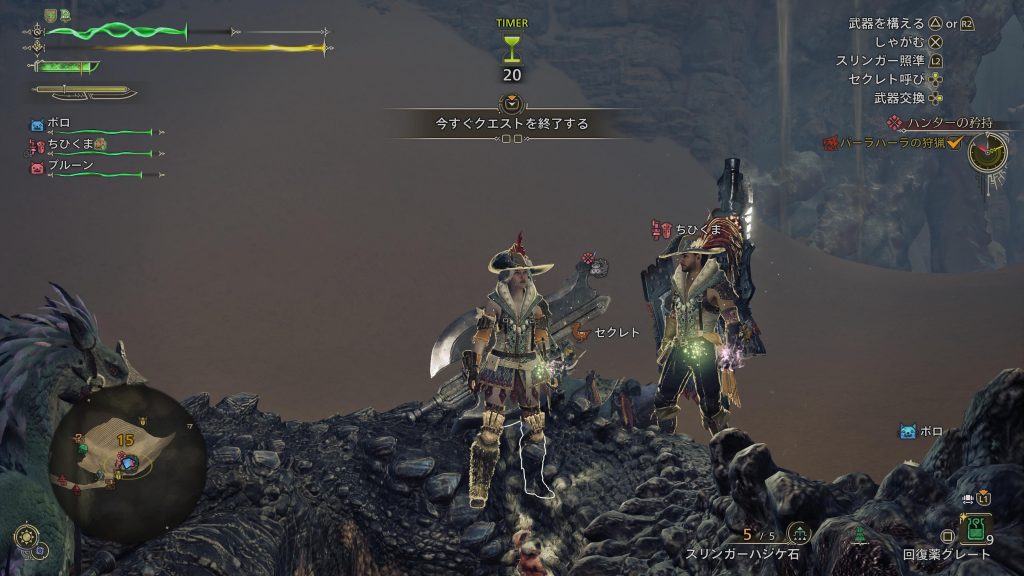Image resolution: width=1024 pixels, height=576 pixels.
Task: Click the hourglass timer icon
Action: point(511,47)
